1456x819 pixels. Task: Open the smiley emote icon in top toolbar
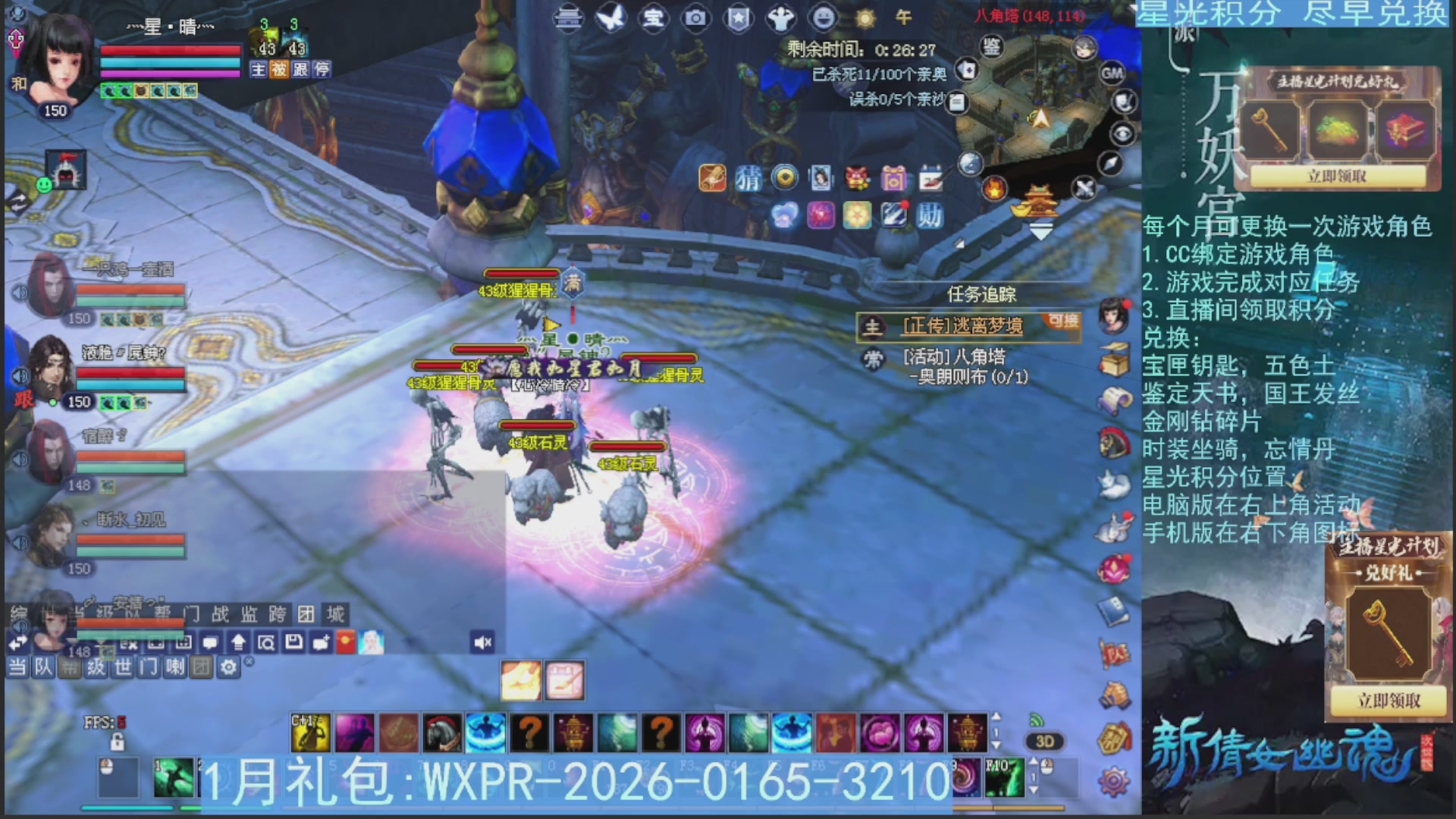coord(824,19)
